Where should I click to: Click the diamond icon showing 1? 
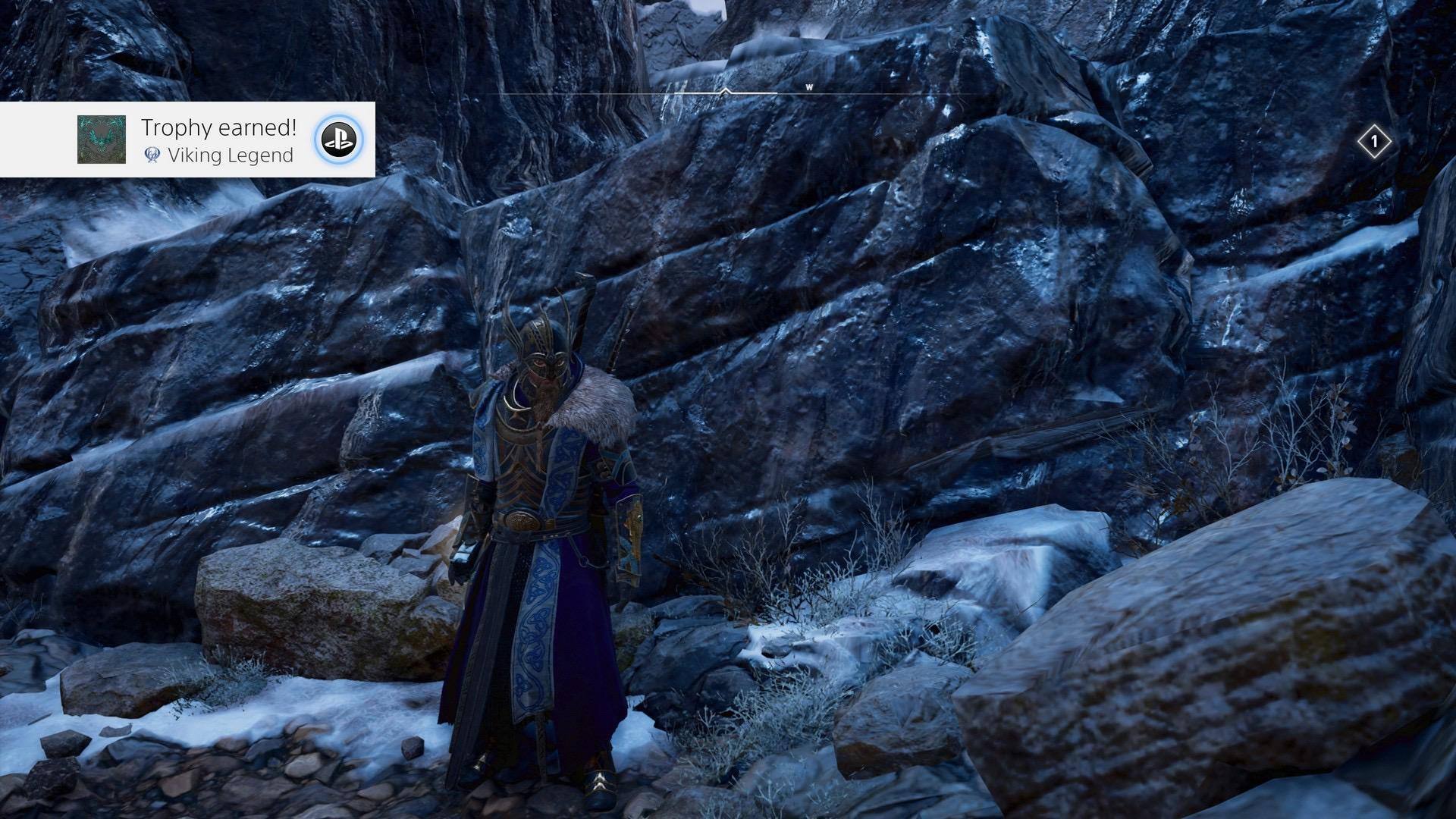click(x=1374, y=142)
